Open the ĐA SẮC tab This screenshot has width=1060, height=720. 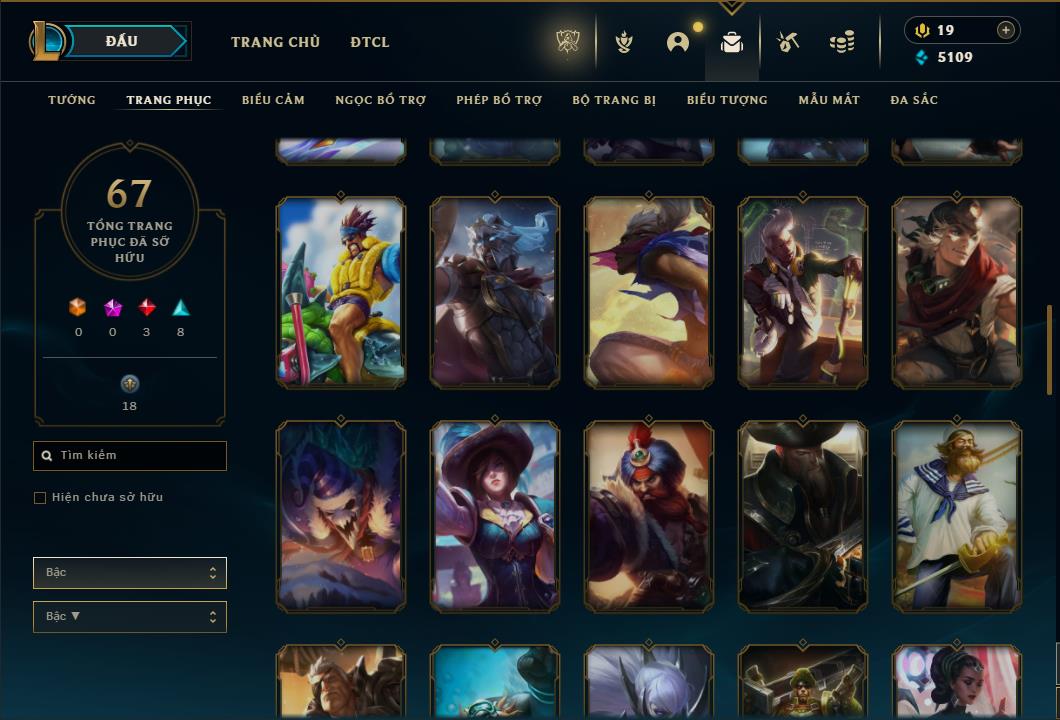tap(914, 100)
